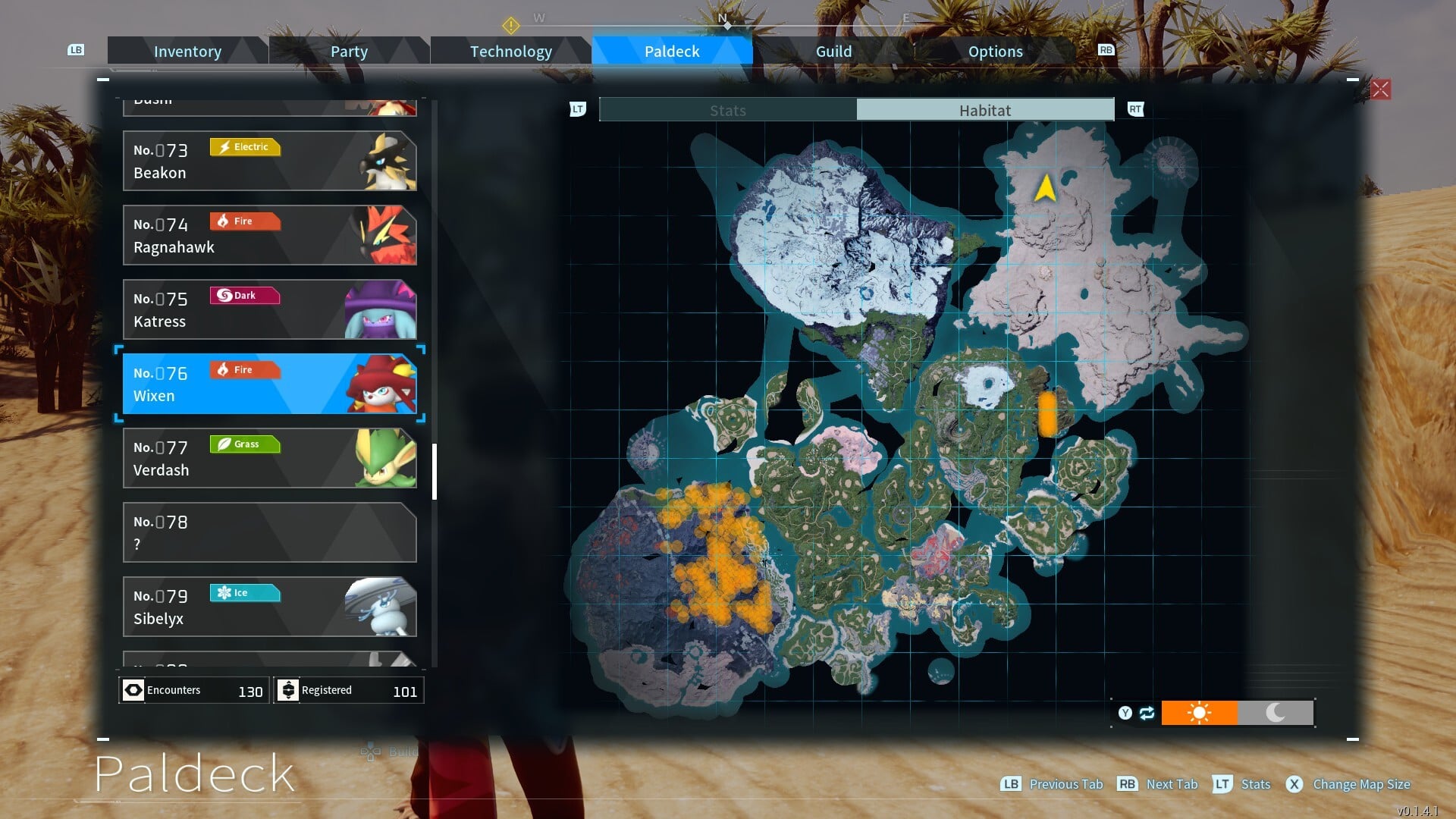Screen dimensions: 1456x819
Task: Select the Katress entry
Action: coord(269,309)
